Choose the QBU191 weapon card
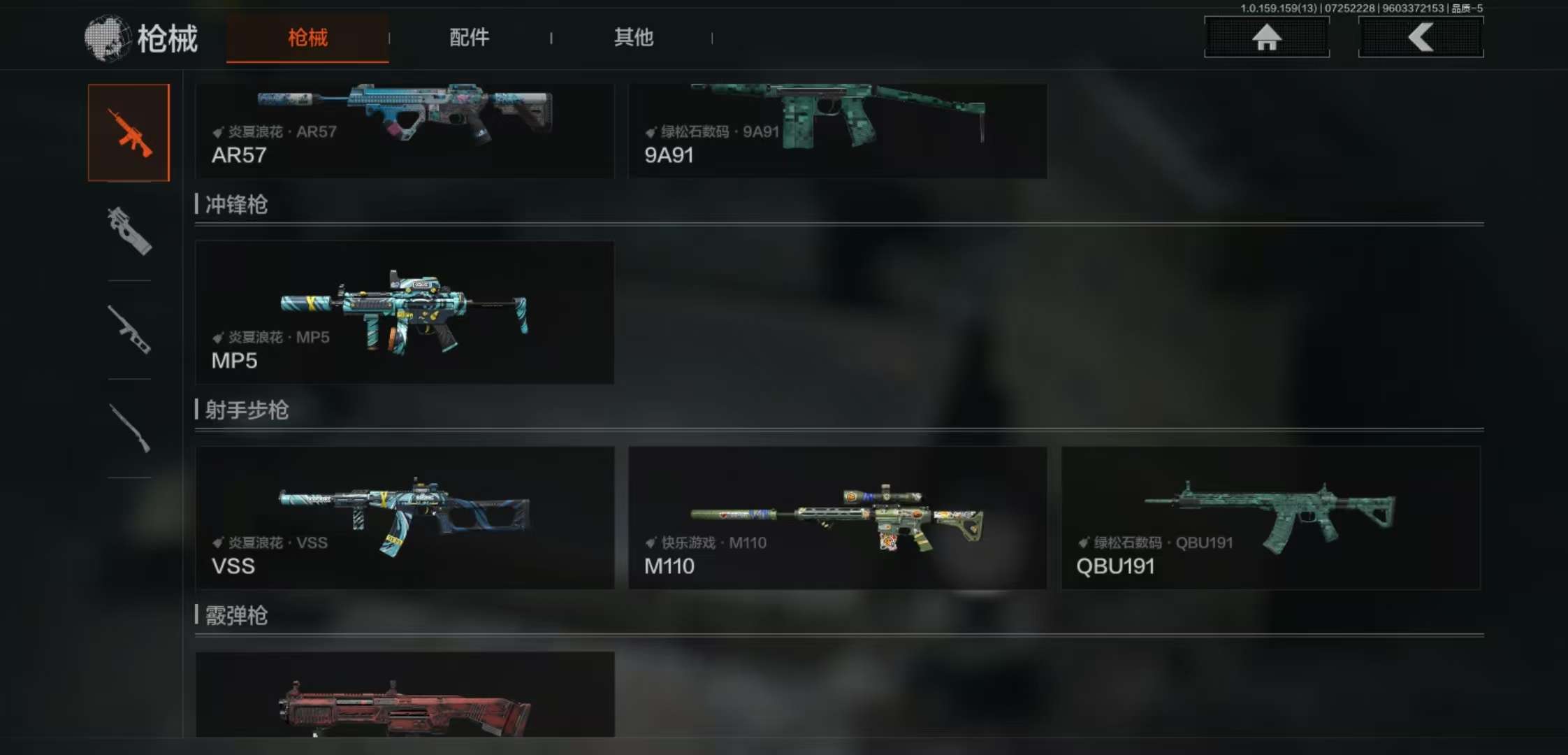Image resolution: width=1568 pixels, height=755 pixels. pyautogui.click(x=1270, y=518)
